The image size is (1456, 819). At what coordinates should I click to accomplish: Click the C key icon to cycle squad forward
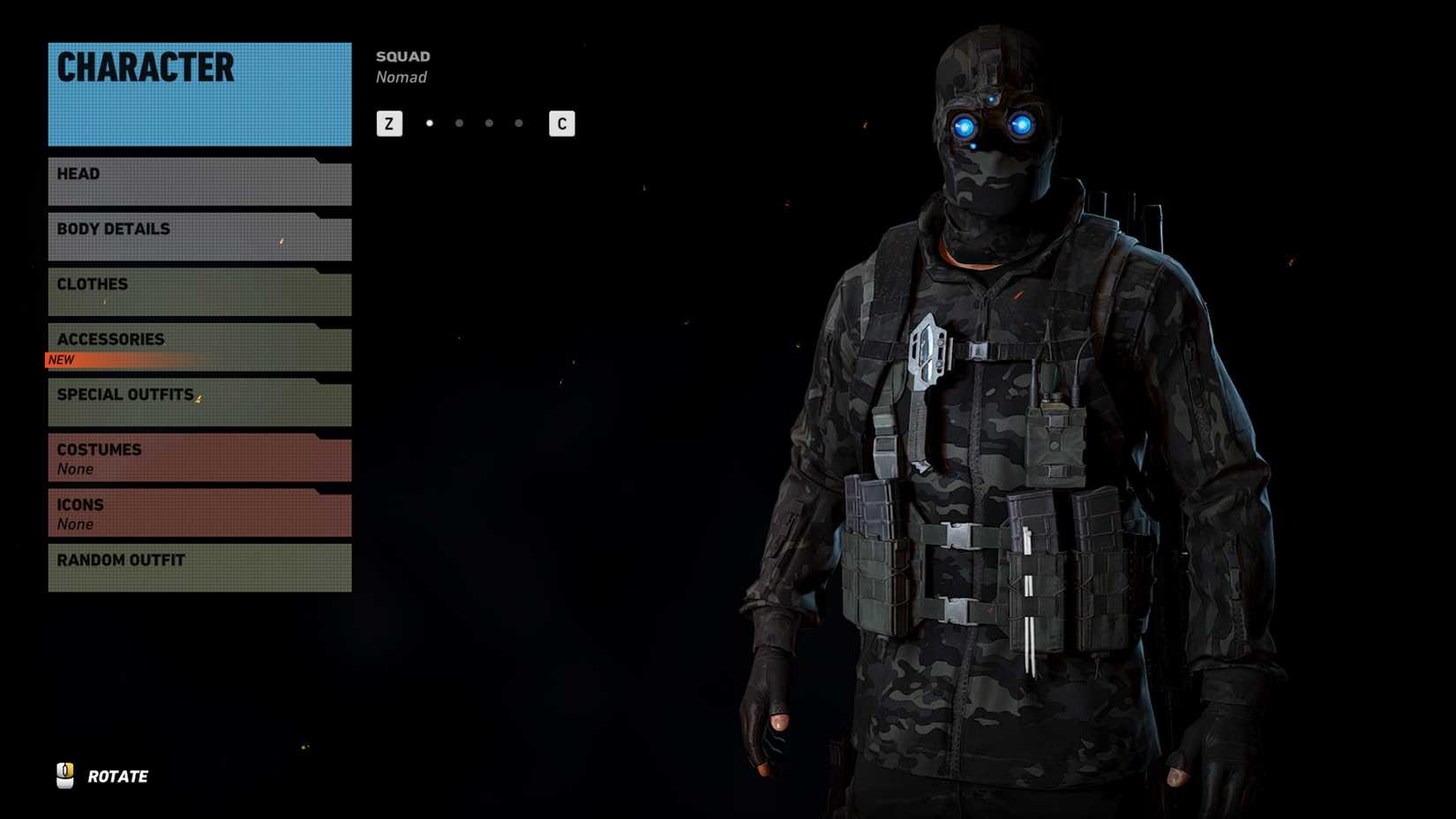click(x=561, y=124)
